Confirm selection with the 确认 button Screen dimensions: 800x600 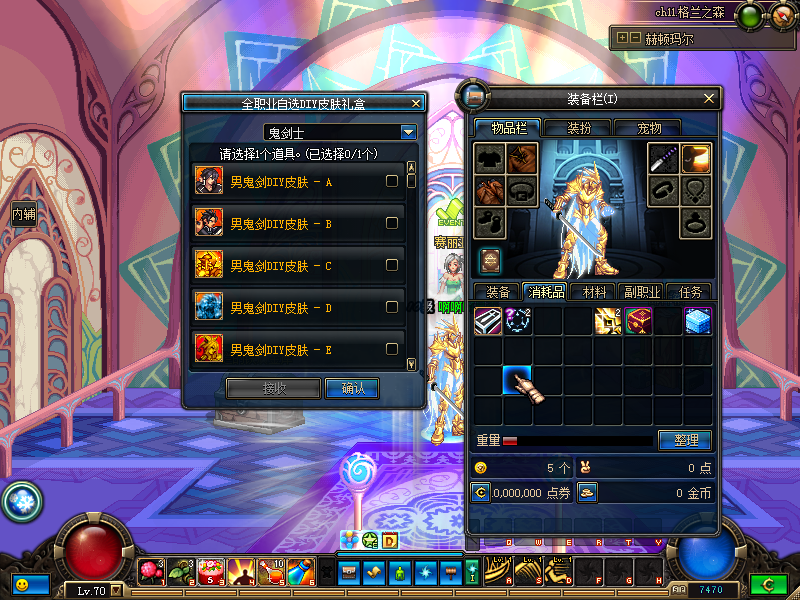[x=352, y=388]
